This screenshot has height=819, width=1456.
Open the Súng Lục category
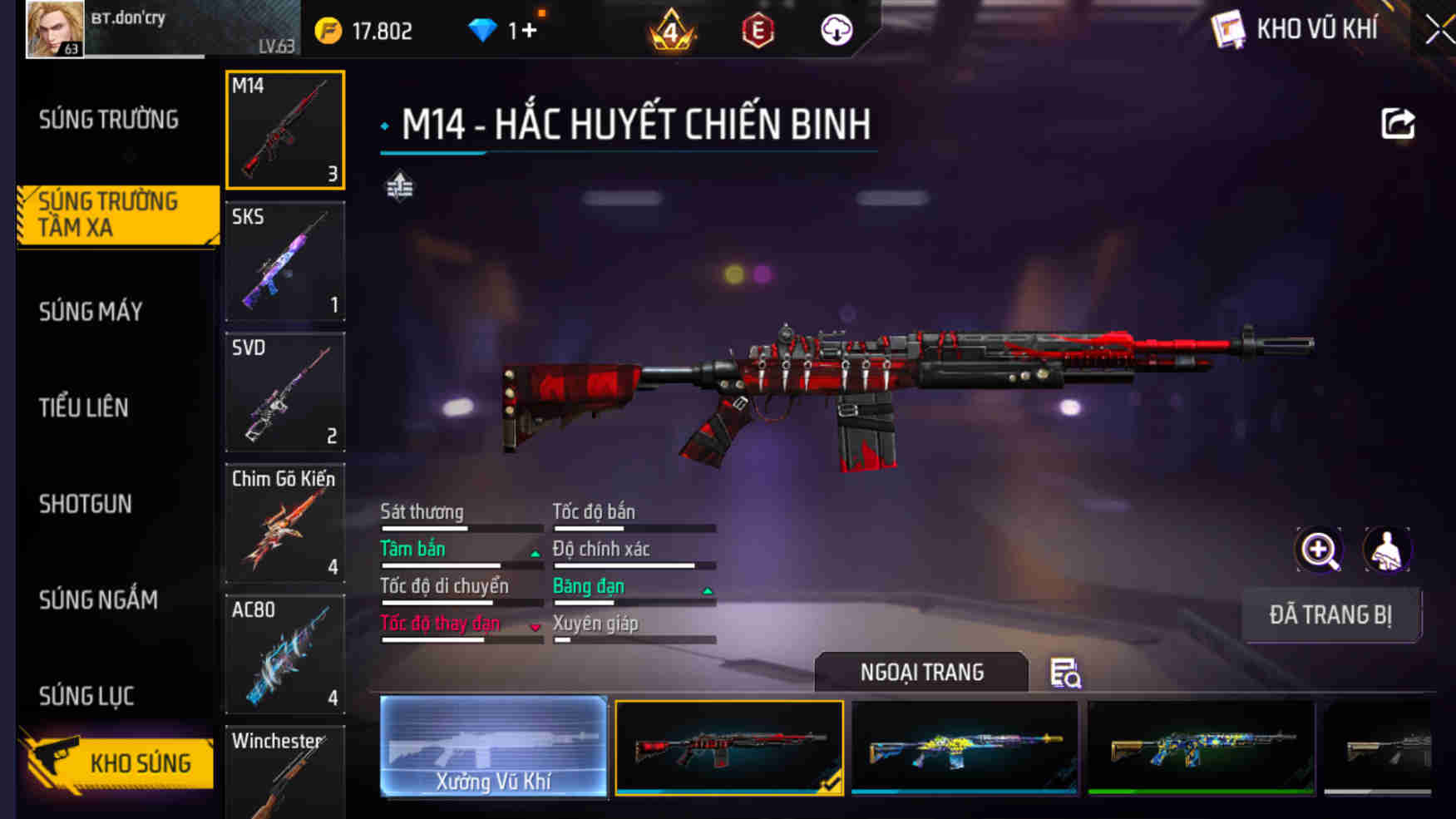coord(86,696)
